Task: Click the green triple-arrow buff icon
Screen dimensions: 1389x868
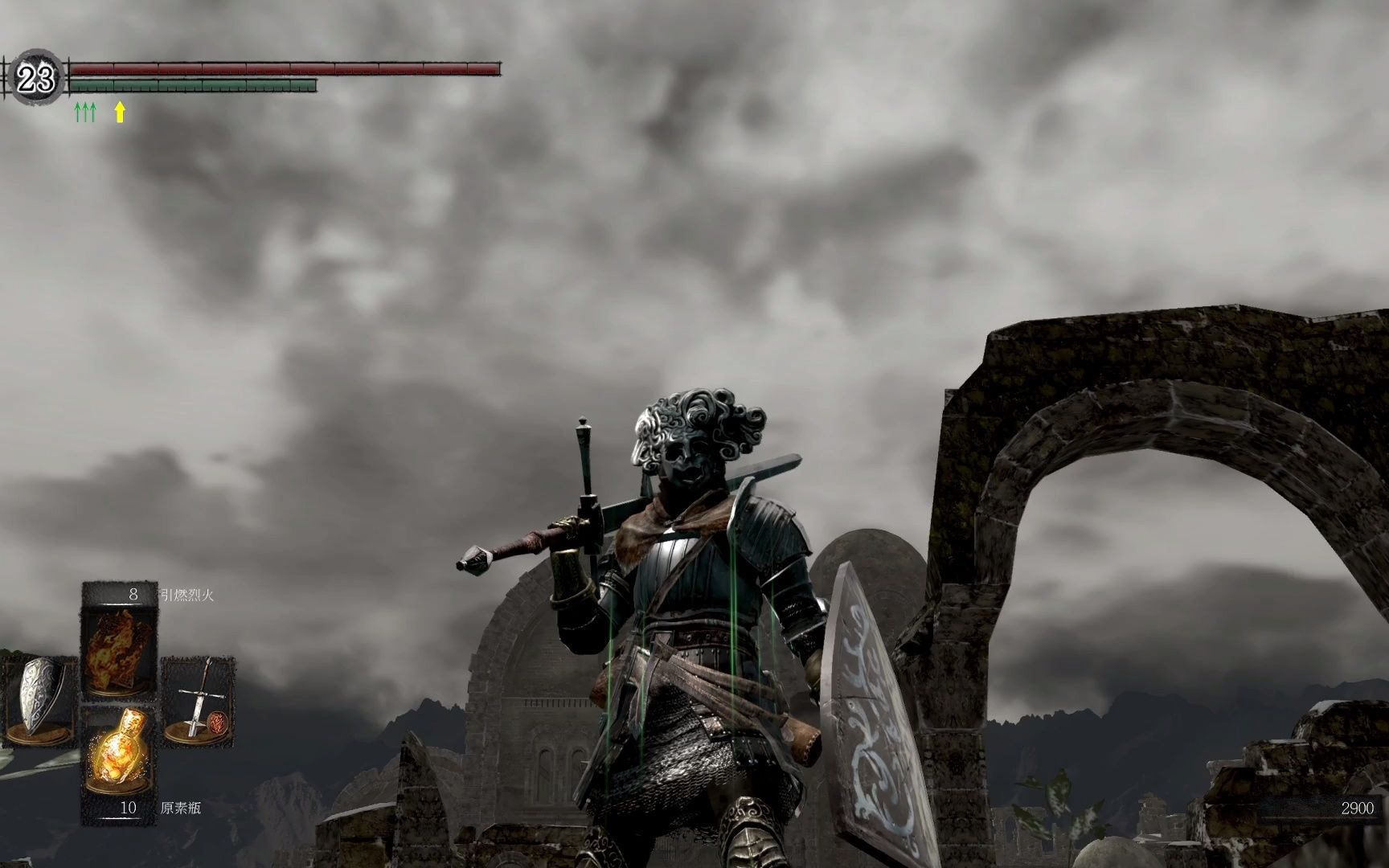Action: point(85,112)
